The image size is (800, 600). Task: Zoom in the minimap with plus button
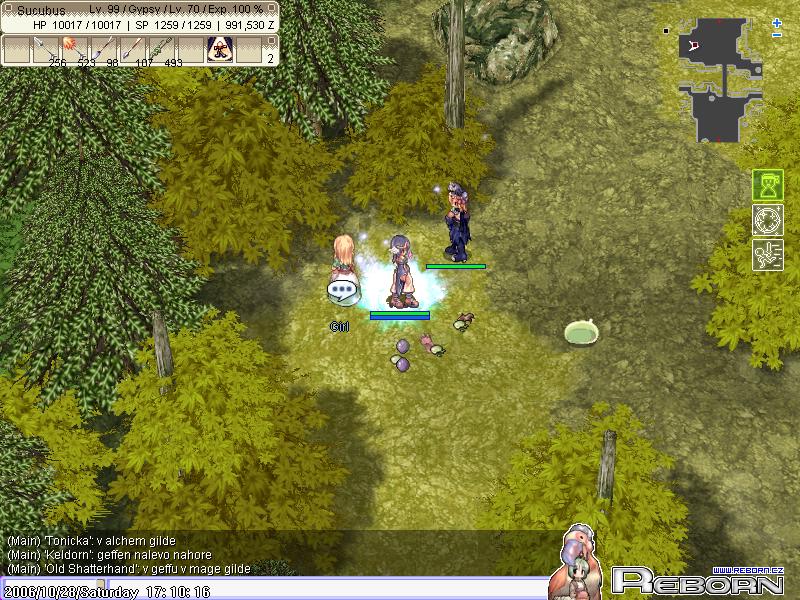point(777,23)
